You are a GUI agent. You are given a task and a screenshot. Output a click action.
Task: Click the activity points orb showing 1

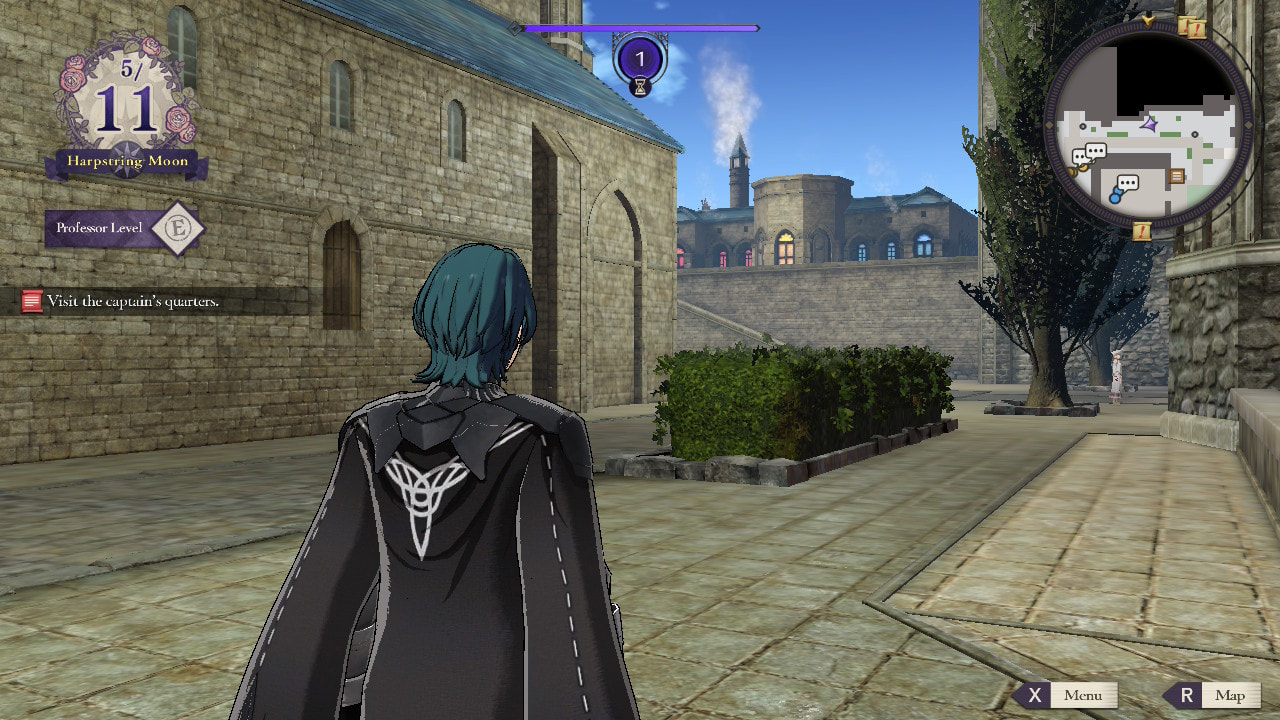[640, 60]
